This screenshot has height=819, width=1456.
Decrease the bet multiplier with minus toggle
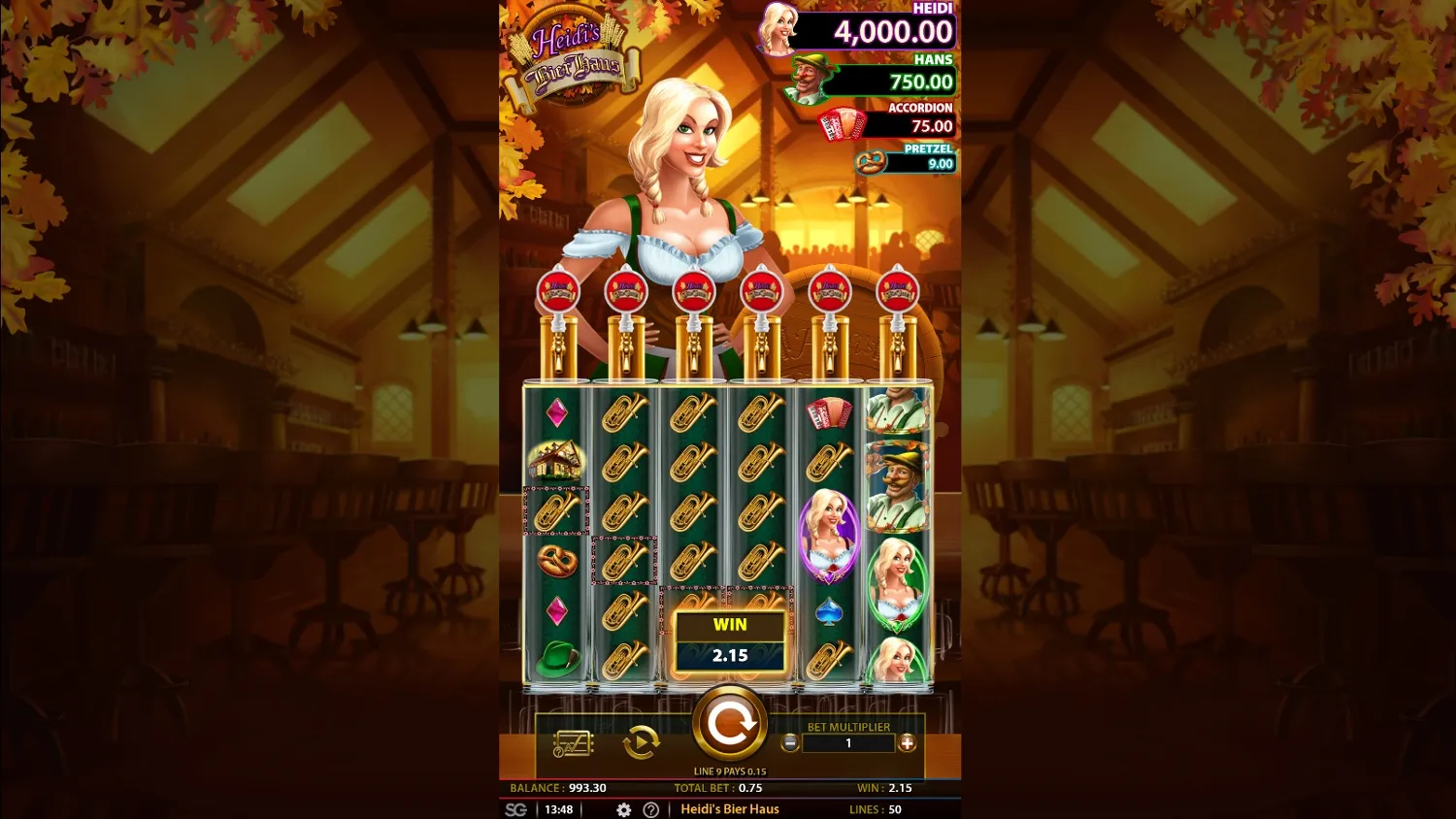[x=791, y=743]
